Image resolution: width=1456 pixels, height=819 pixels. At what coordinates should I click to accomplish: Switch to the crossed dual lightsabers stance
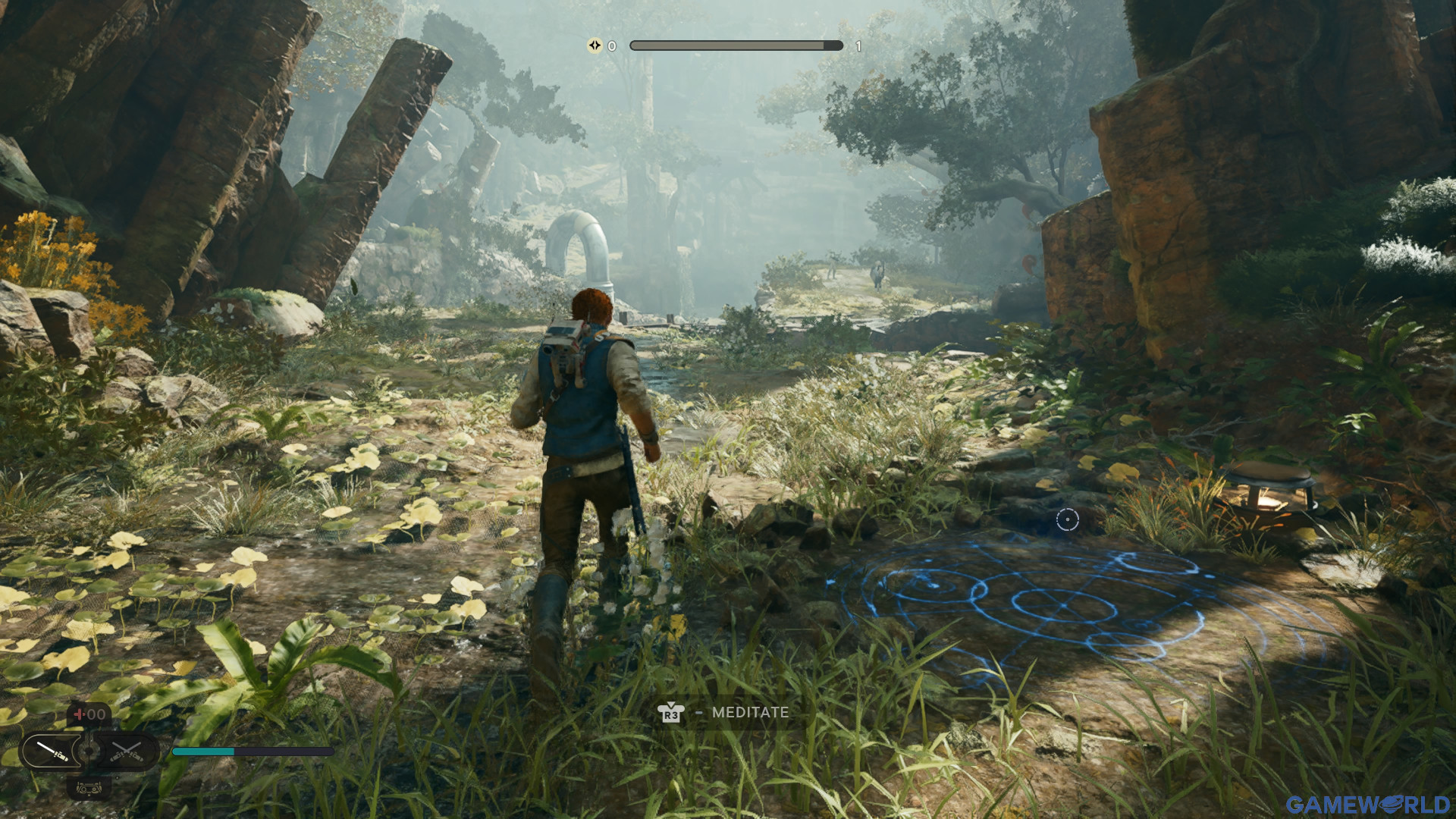coord(127,752)
